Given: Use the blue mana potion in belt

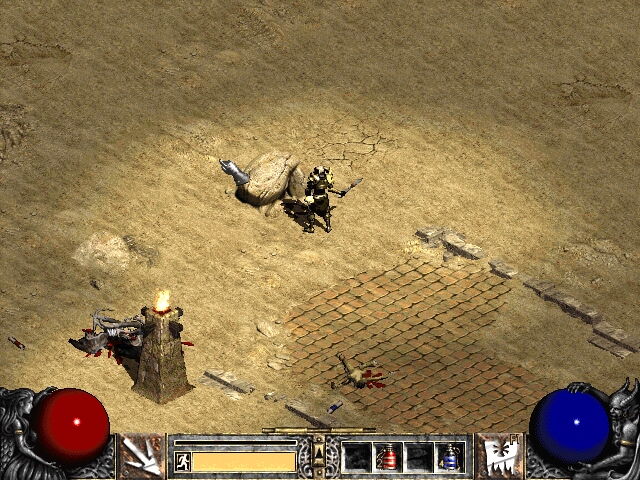Looking at the screenshot, I should pyautogui.click(x=451, y=457).
